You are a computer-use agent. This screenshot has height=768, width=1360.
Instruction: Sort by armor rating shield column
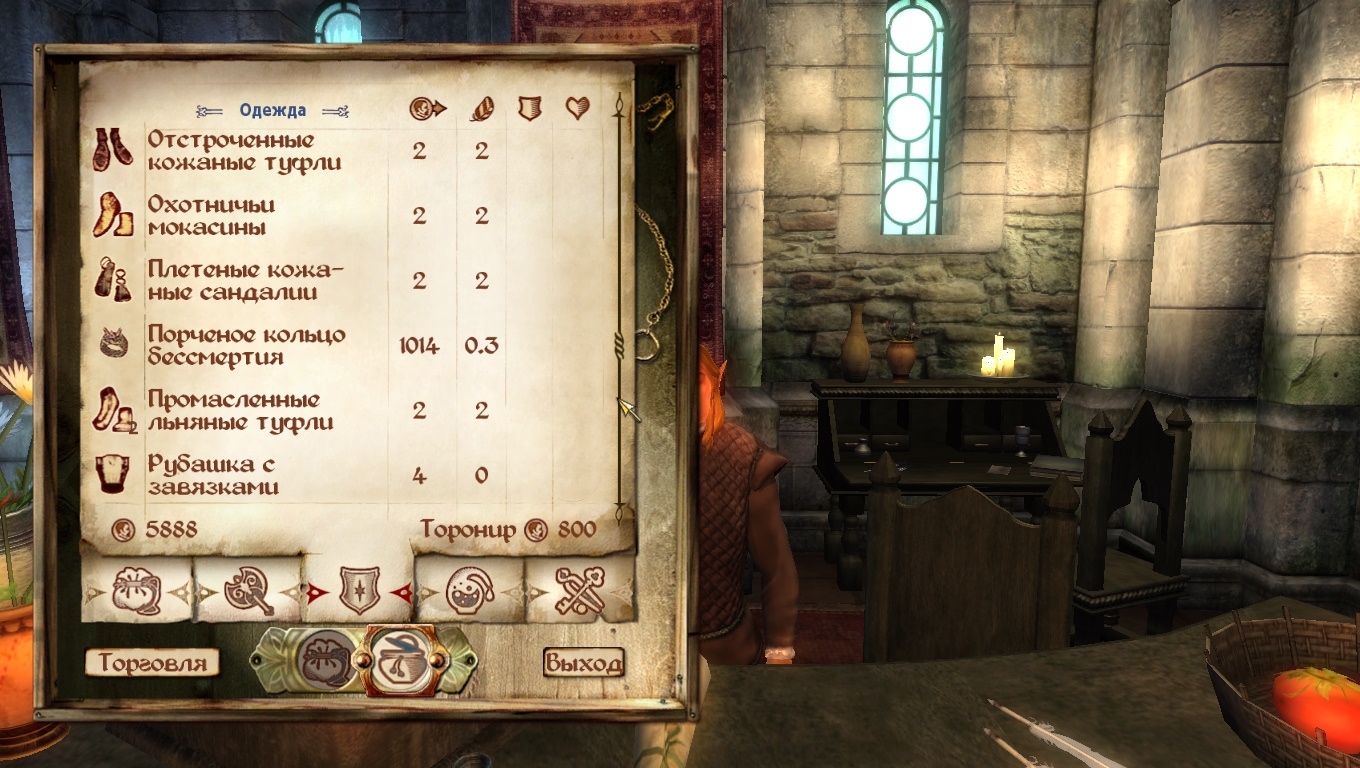[529, 109]
